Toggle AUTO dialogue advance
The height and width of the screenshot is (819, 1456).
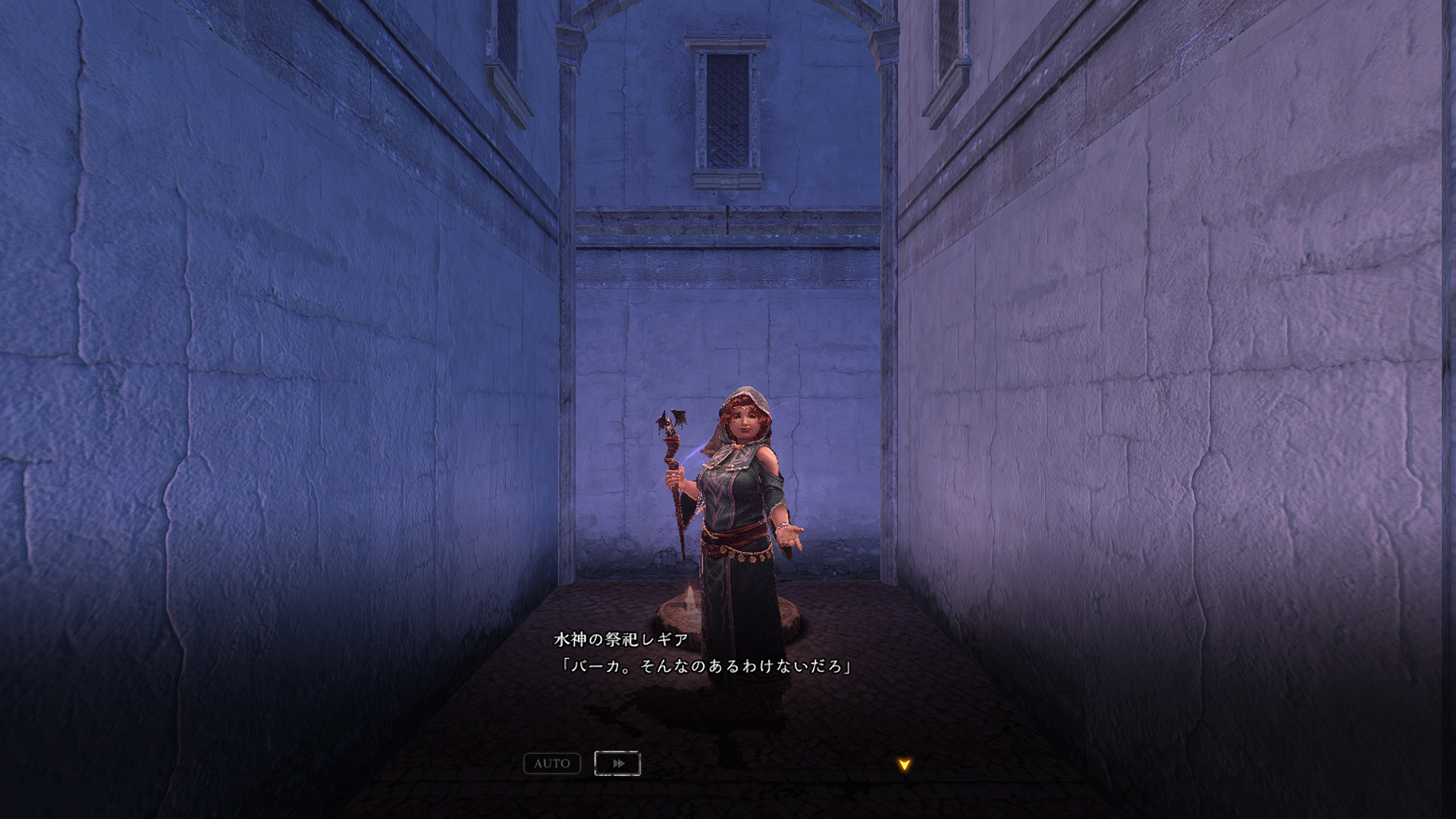click(x=552, y=764)
